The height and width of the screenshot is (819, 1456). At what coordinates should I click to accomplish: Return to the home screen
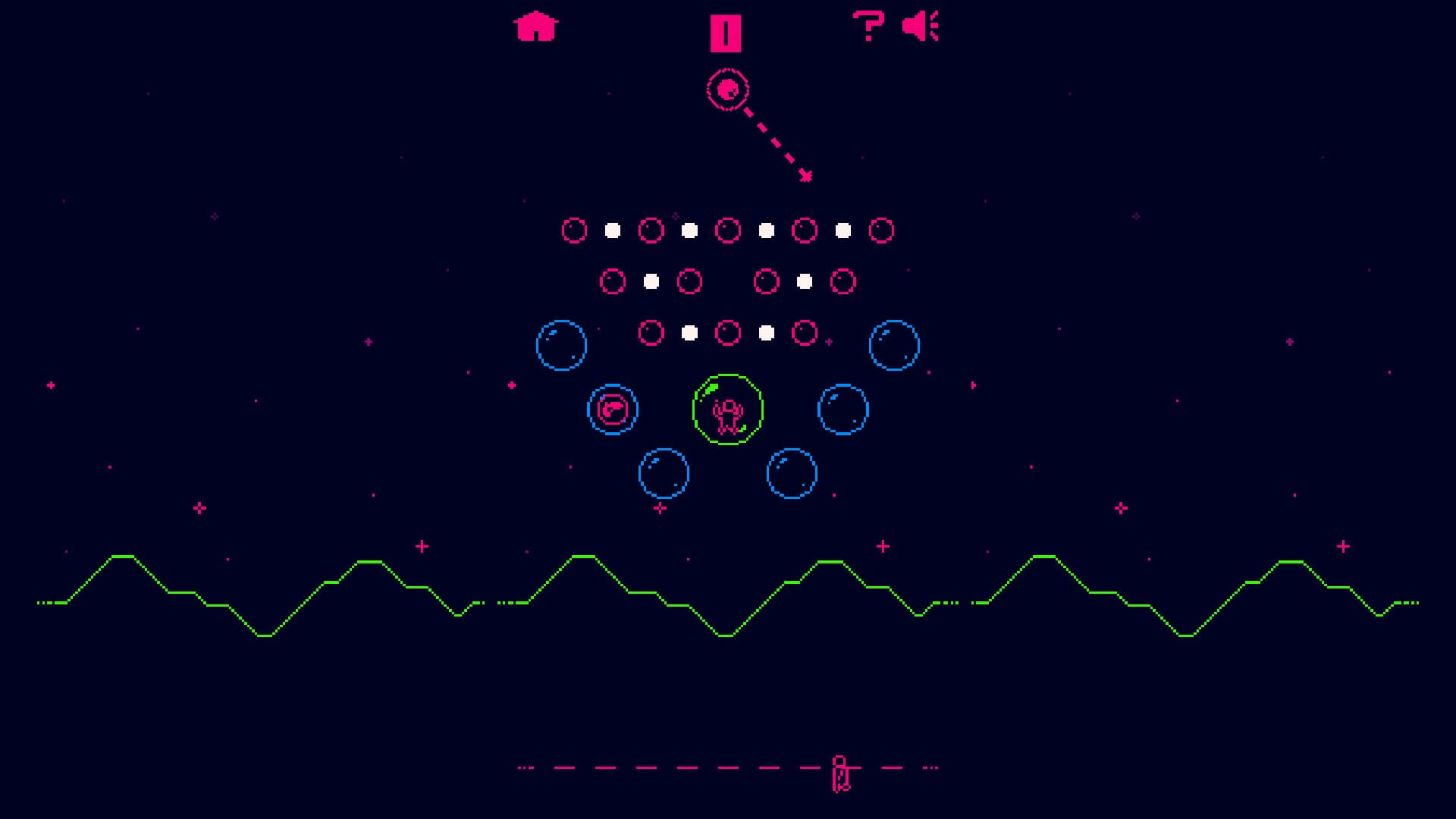(x=535, y=25)
